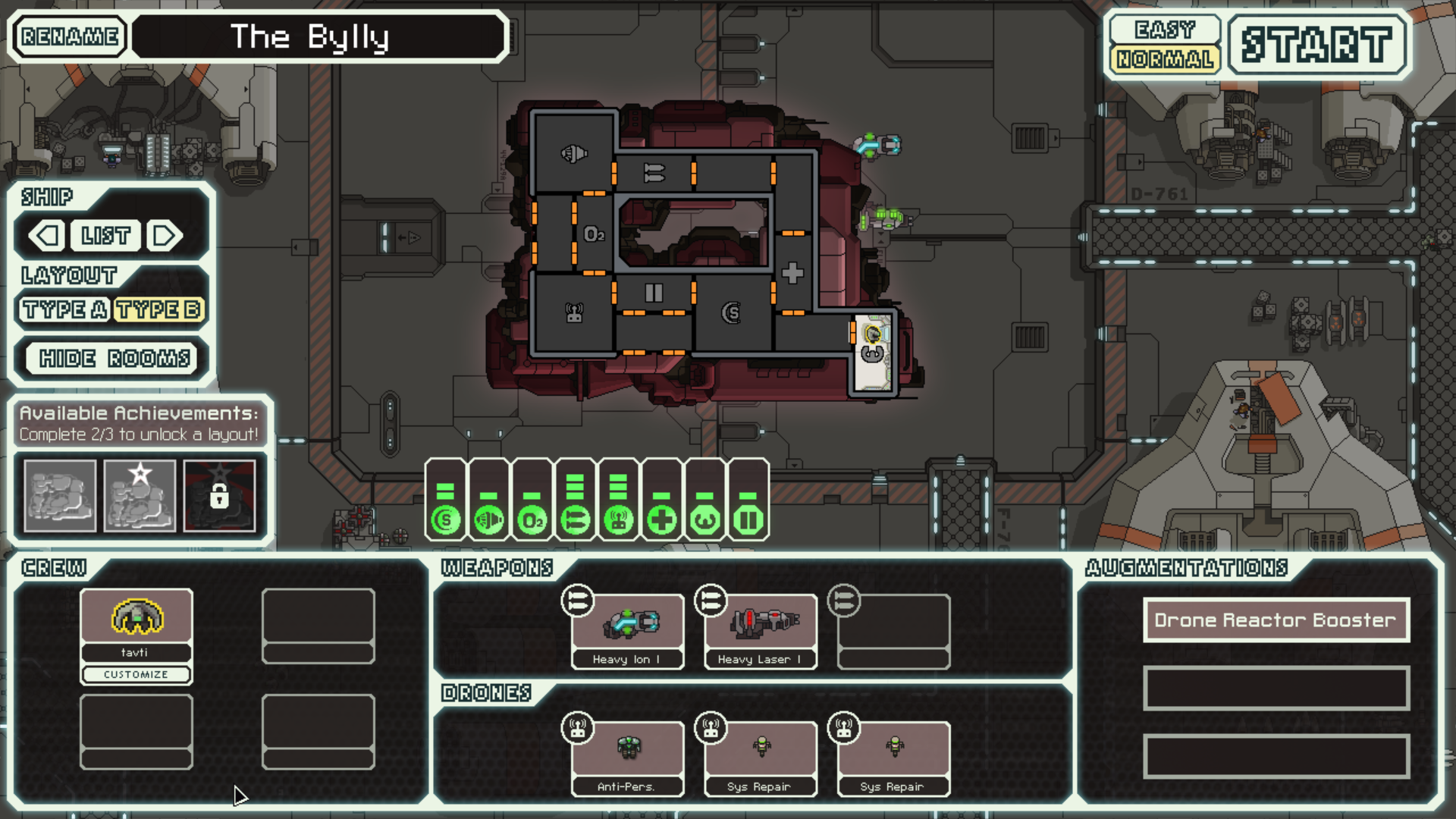The width and height of the screenshot is (1456, 819).
Task: Select the Drone Reactor Booster augmentation
Action: 1276,620
